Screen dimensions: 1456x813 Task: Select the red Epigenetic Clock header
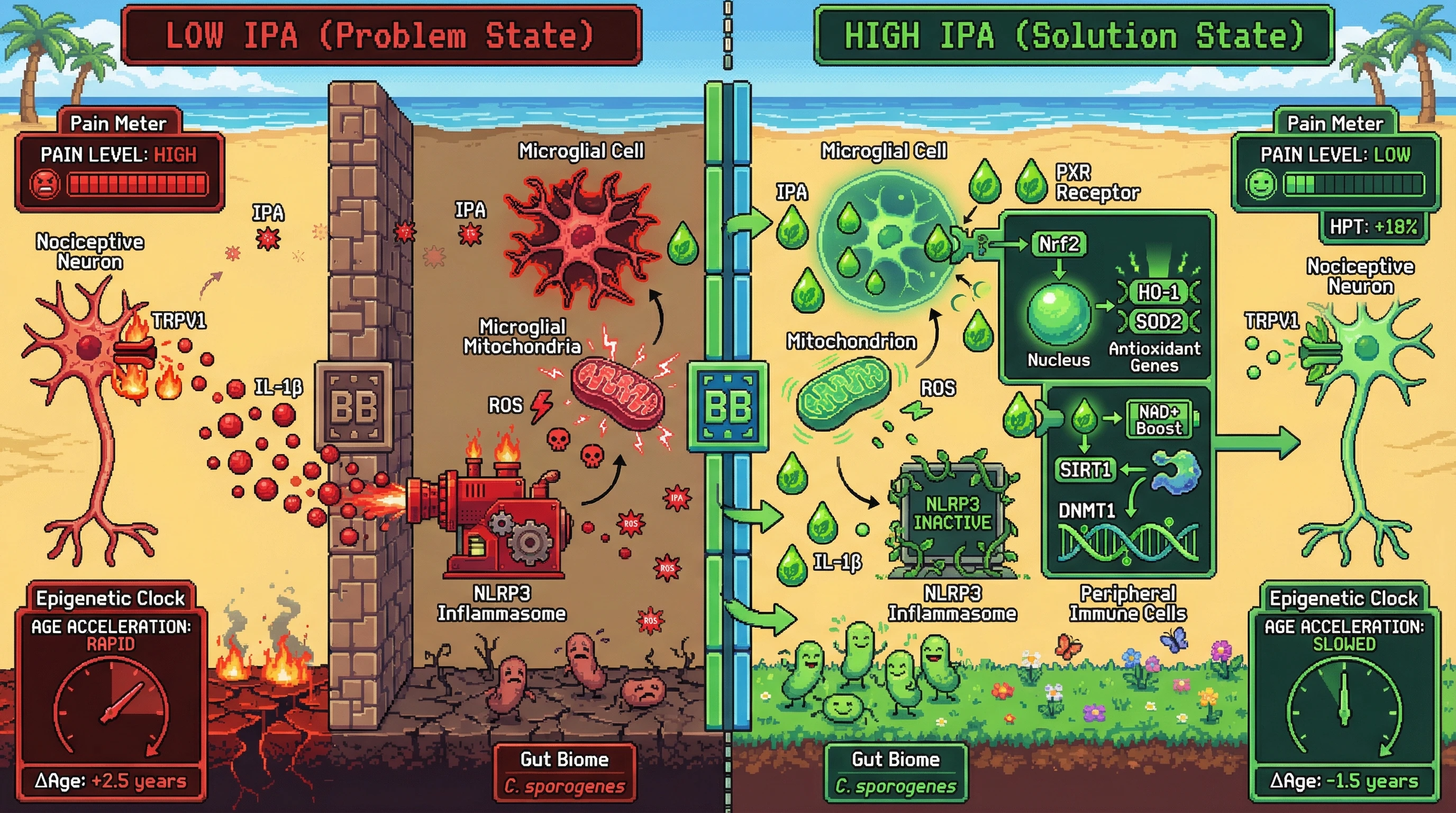[111, 598]
